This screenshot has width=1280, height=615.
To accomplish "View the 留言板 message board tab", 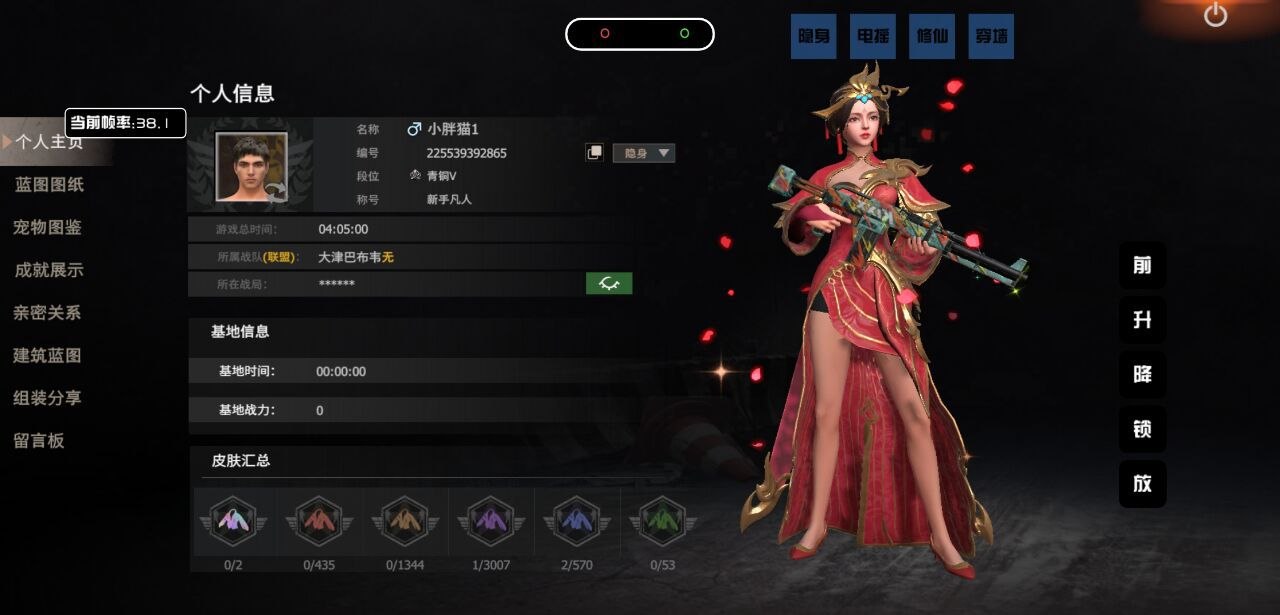I will click(39, 441).
